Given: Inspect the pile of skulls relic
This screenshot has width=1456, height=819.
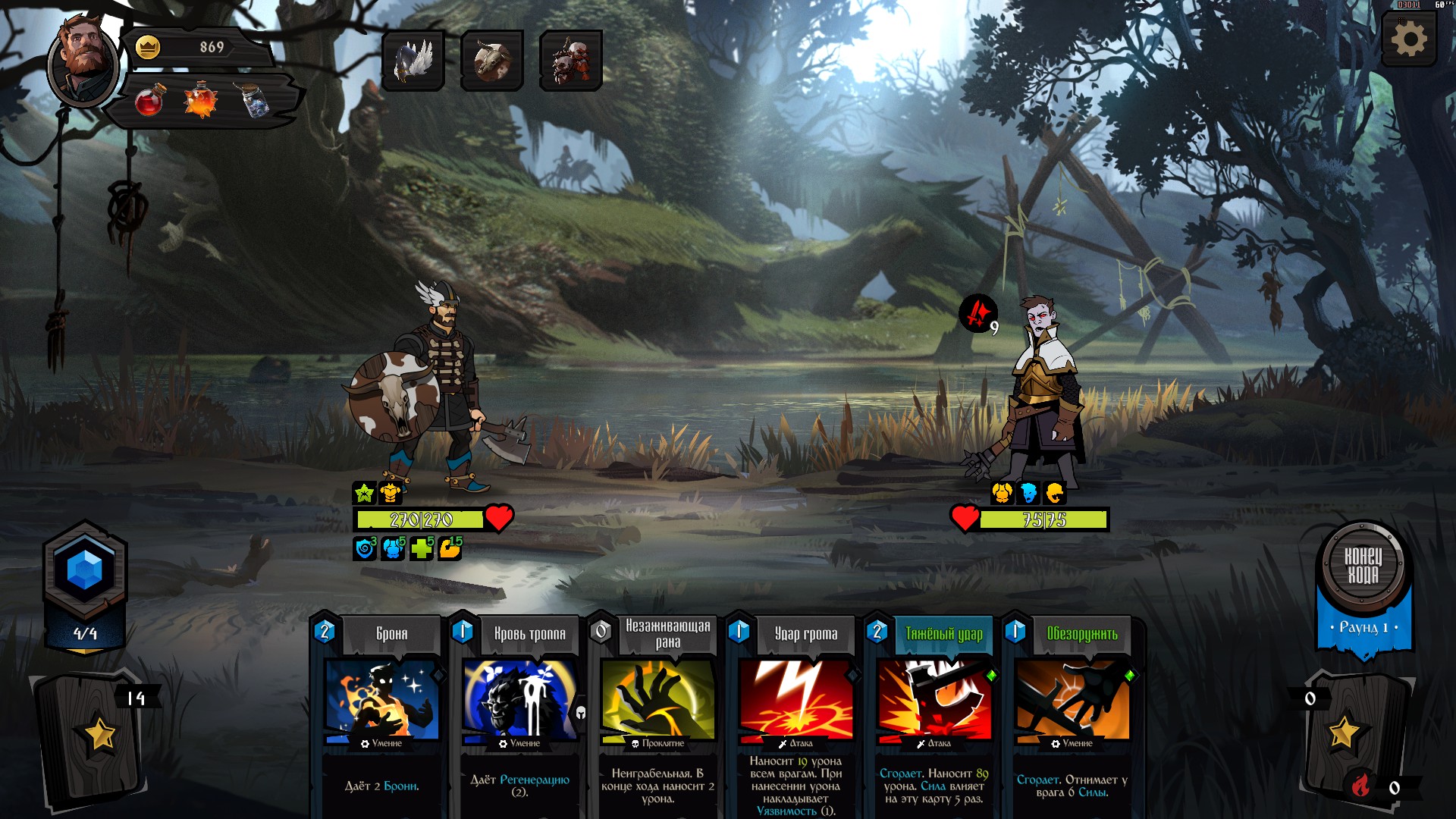Looking at the screenshot, I should pyautogui.click(x=571, y=61).
